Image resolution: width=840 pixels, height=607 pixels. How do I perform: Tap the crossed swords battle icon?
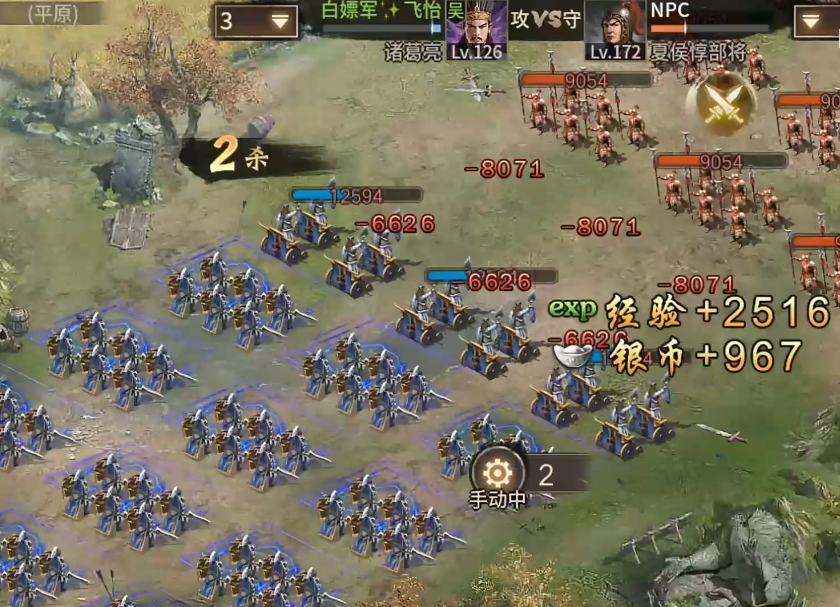pyautogui.click(x=720, y=103)
